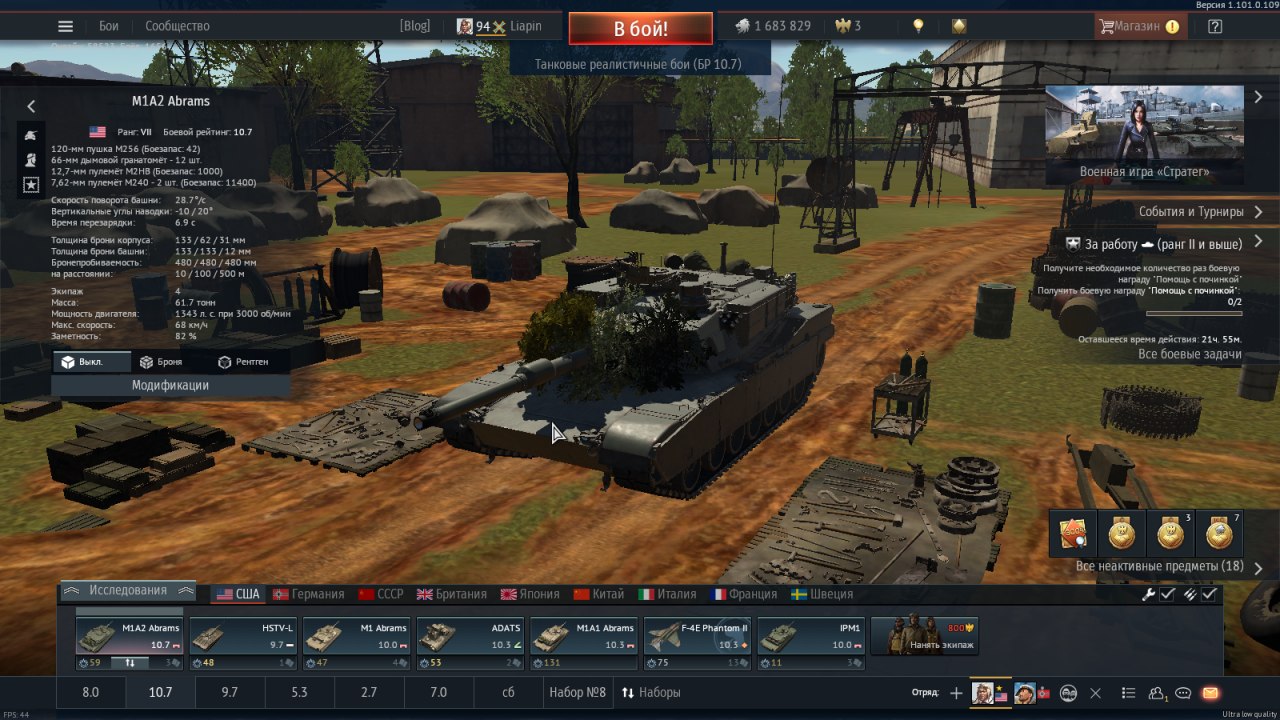Switch to the СССР nation tab
The width and height of the screenshot is (1280, 720).
coord(381,594)
